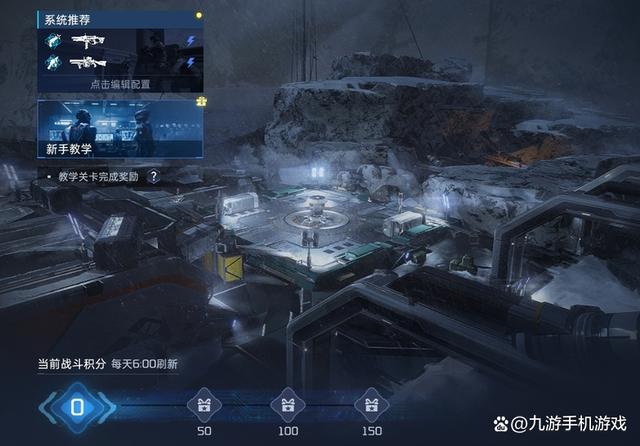Select the second recommended weapon loadout
This screenshot has width=640, height=446.
coord(120,62)
